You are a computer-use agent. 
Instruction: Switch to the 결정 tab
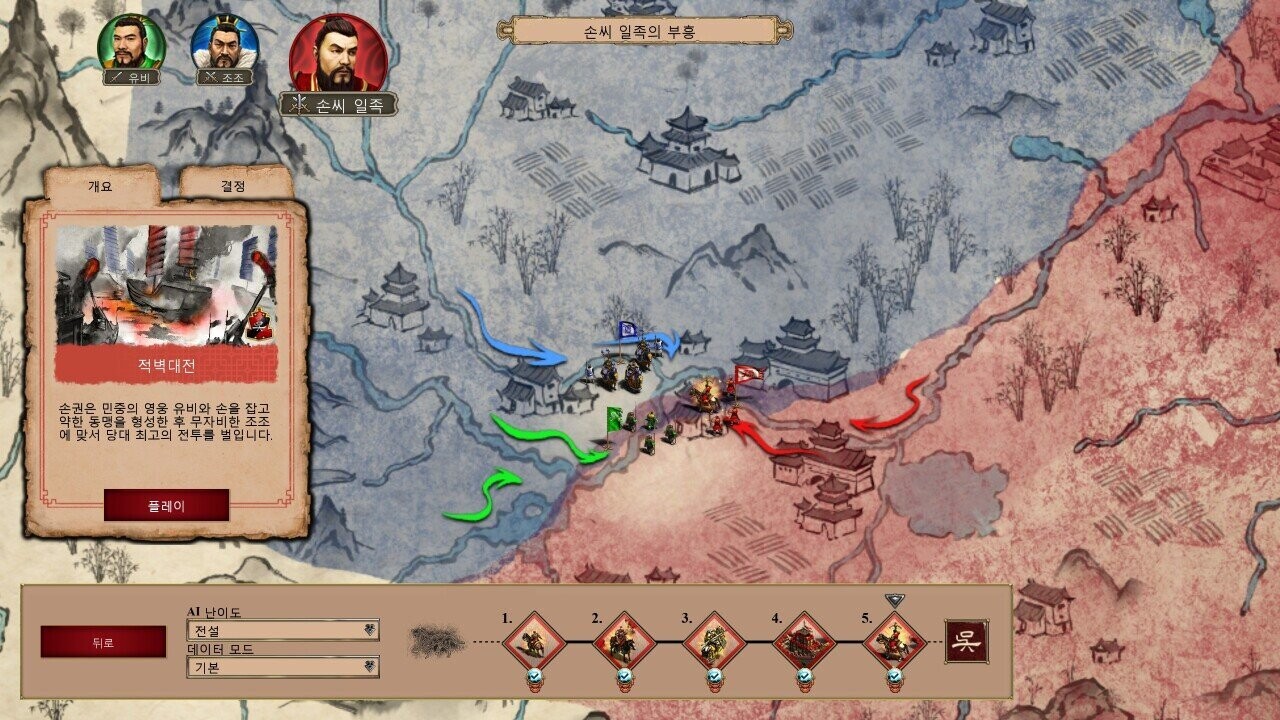(234, 186)
